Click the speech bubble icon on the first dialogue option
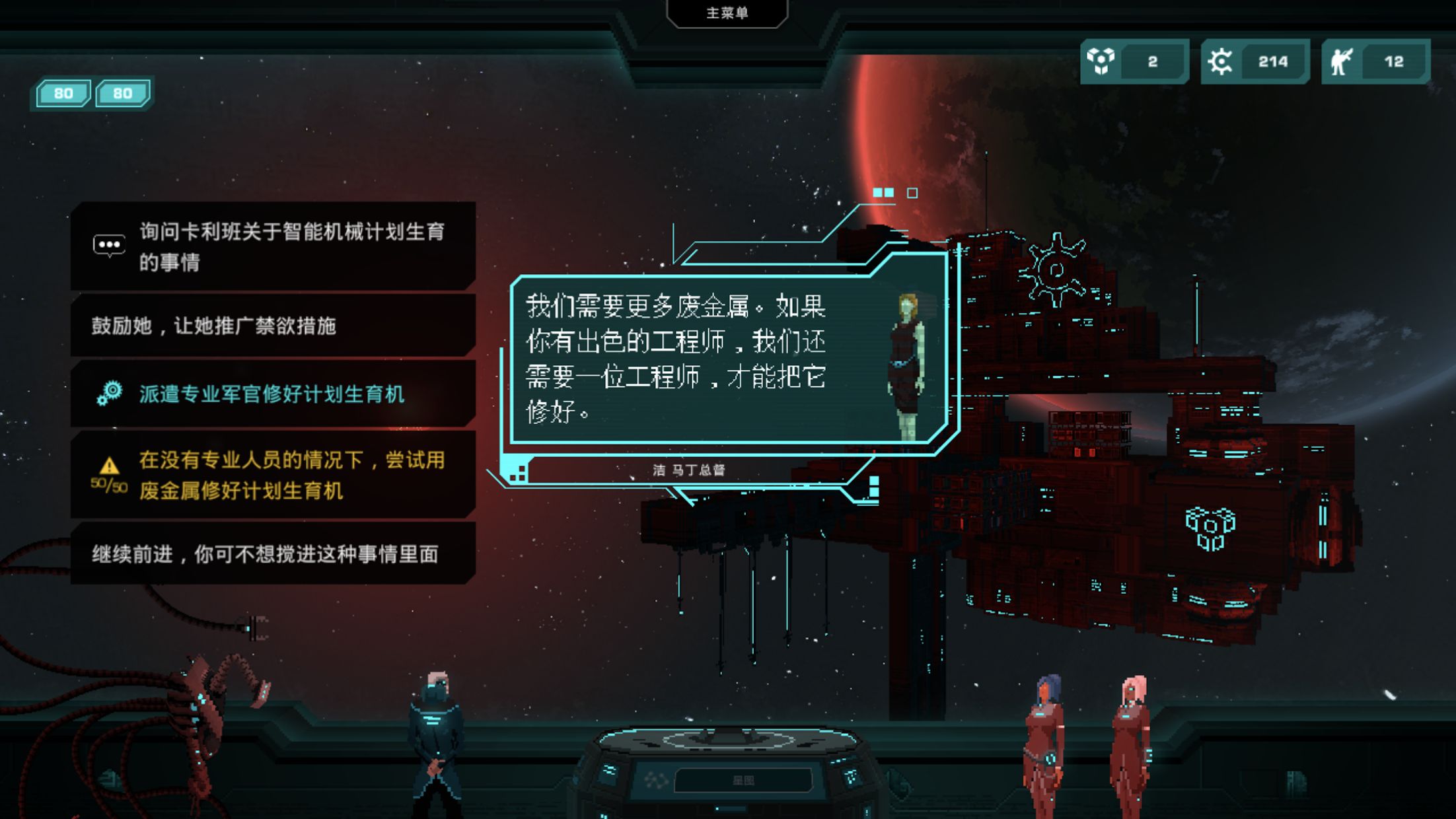The height and width of the screenshot is (819, 1456). pyautogui.click(x=111, y=244)
